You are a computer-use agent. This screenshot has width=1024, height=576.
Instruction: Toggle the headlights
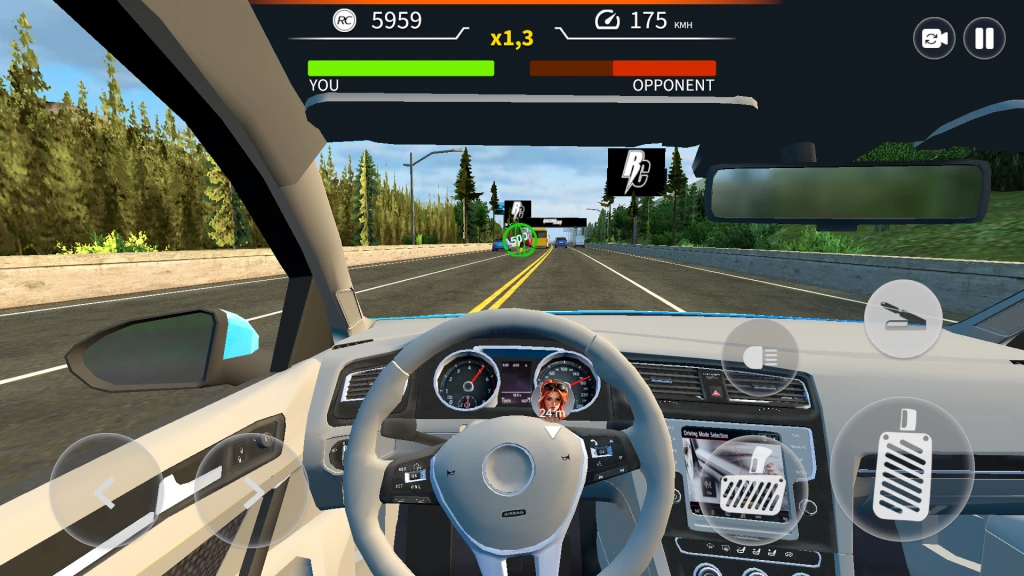[x=760, y=357]
